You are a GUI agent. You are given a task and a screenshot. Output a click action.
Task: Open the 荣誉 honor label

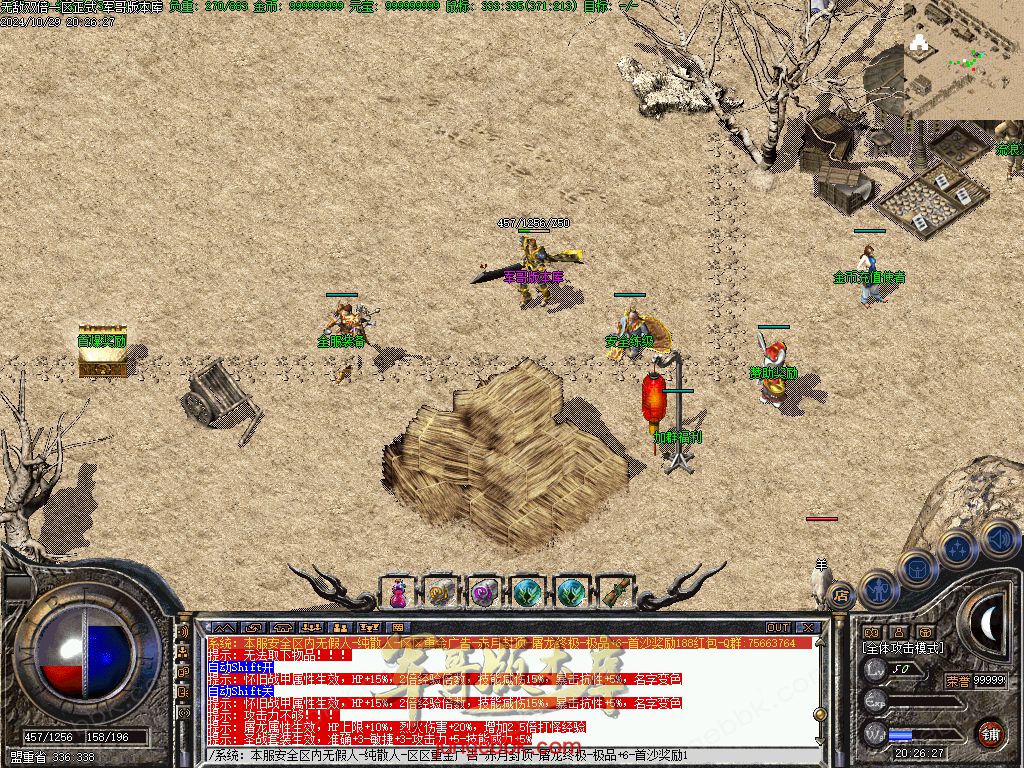[958, 681]
